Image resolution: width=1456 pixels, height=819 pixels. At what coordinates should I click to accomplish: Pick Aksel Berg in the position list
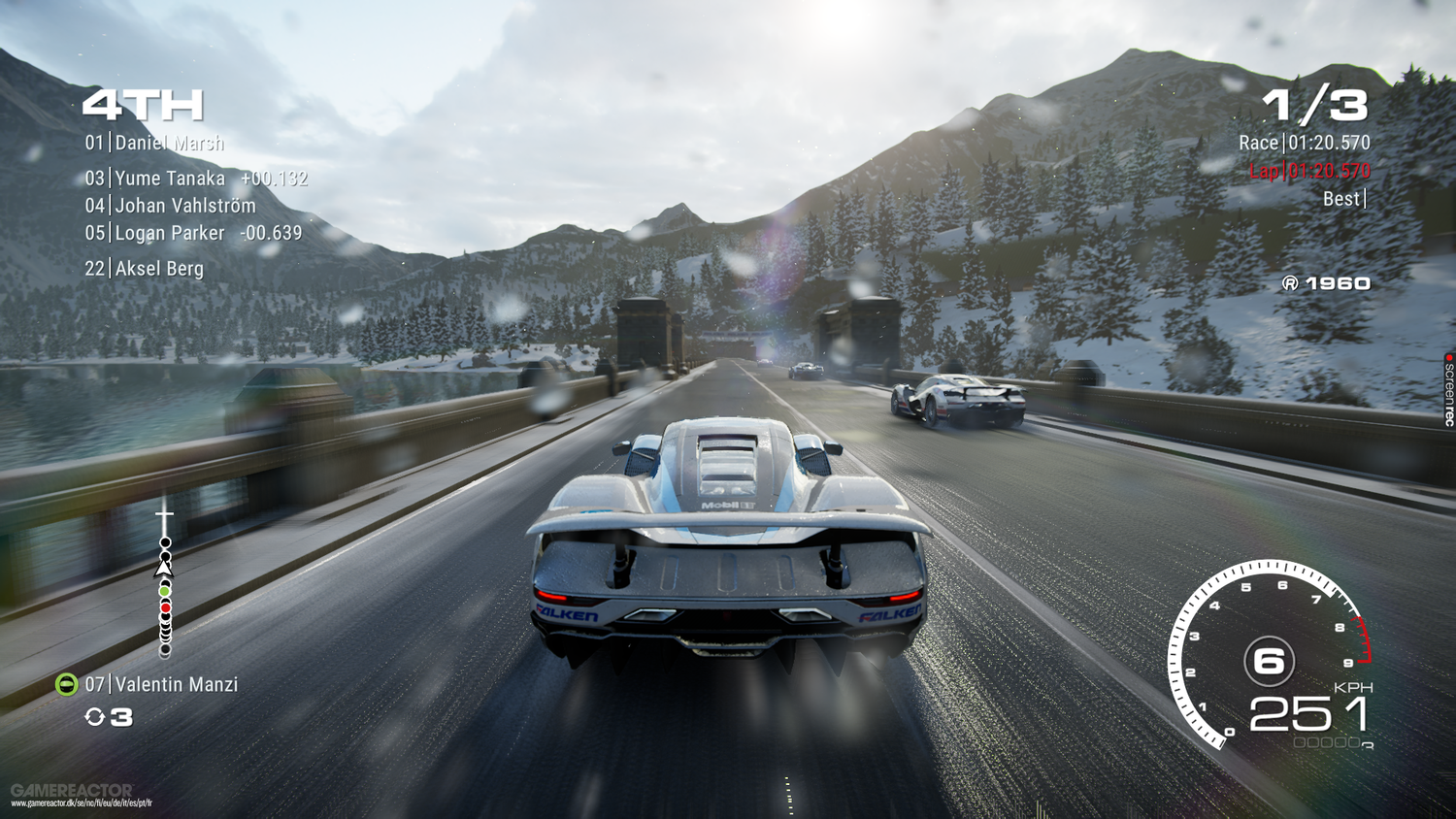click(x=145, y=269)
